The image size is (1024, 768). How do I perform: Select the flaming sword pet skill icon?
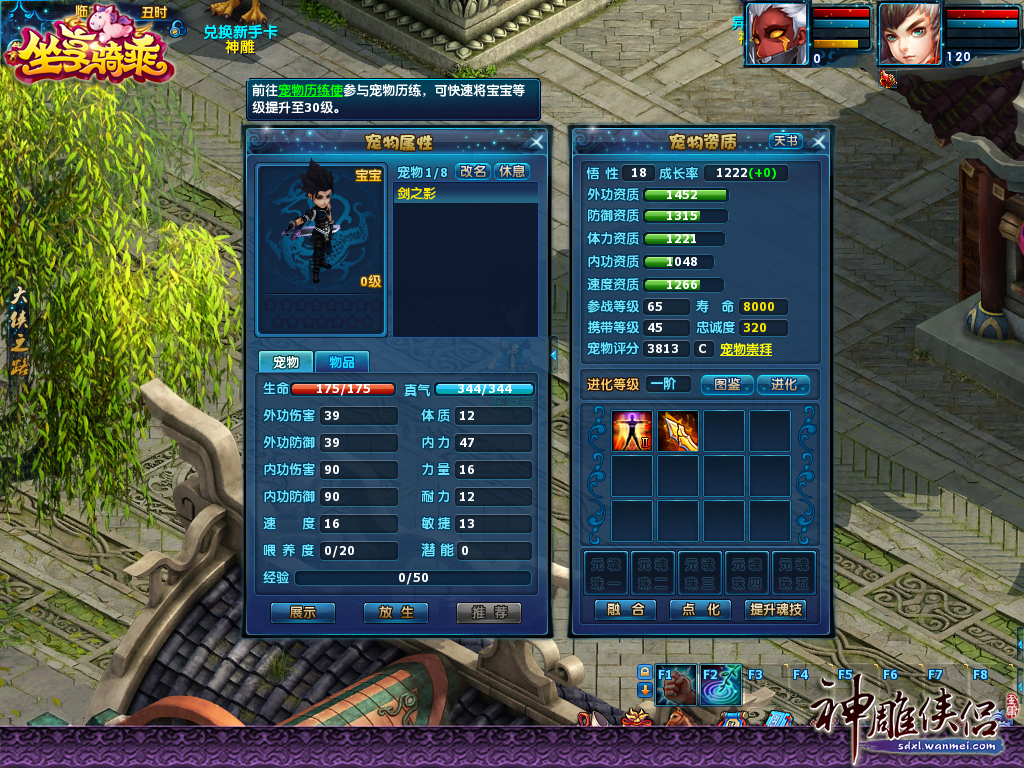(677, 431)
